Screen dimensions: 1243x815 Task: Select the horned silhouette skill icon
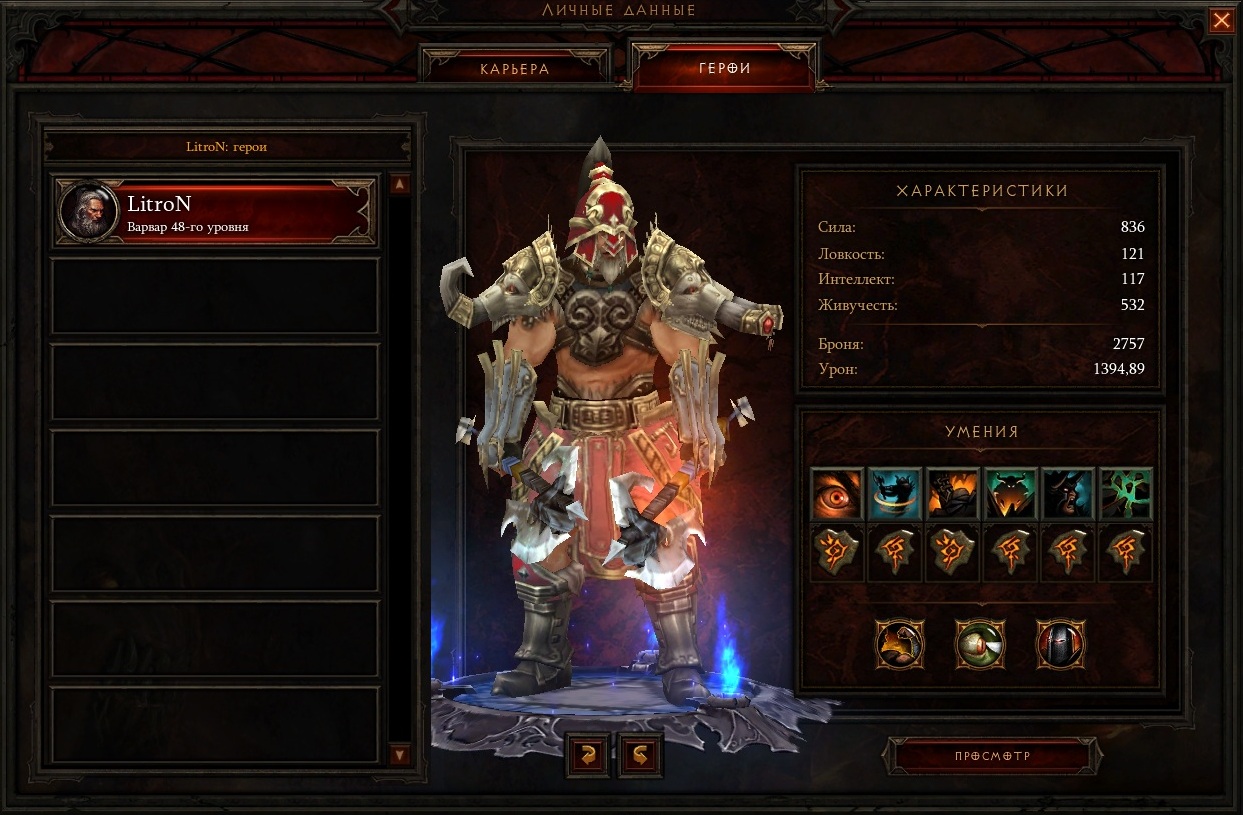pyautogui.click(x=1010, y=493)
